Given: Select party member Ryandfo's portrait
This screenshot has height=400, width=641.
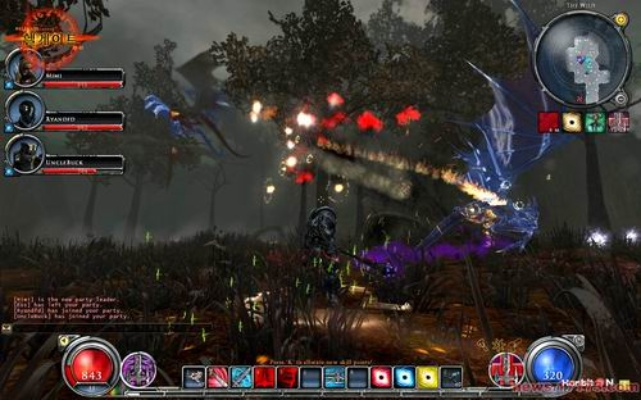Looking at the screenshot, I should (x=24, y=111).
